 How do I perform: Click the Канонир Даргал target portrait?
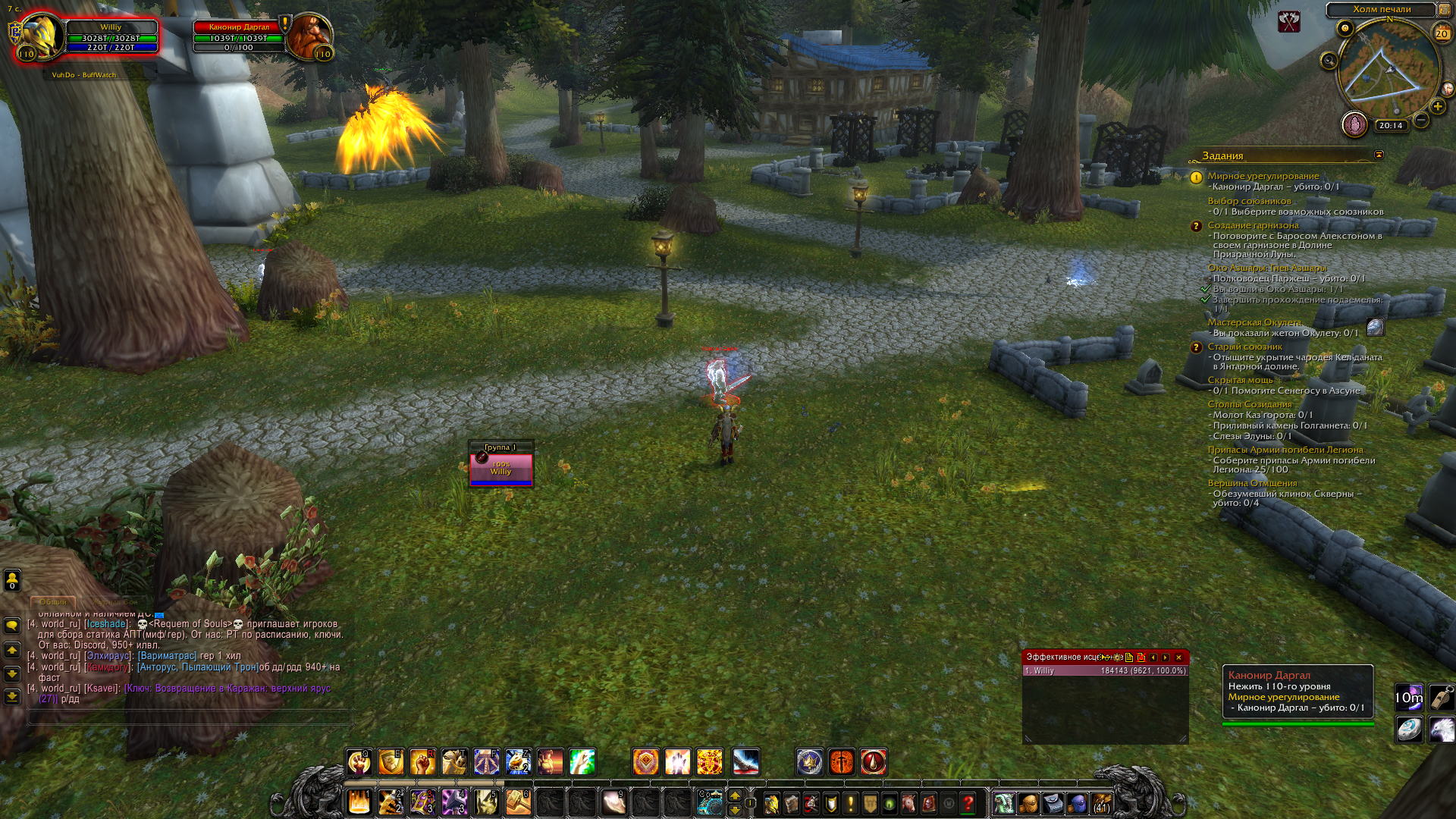[x=309, y=36]
